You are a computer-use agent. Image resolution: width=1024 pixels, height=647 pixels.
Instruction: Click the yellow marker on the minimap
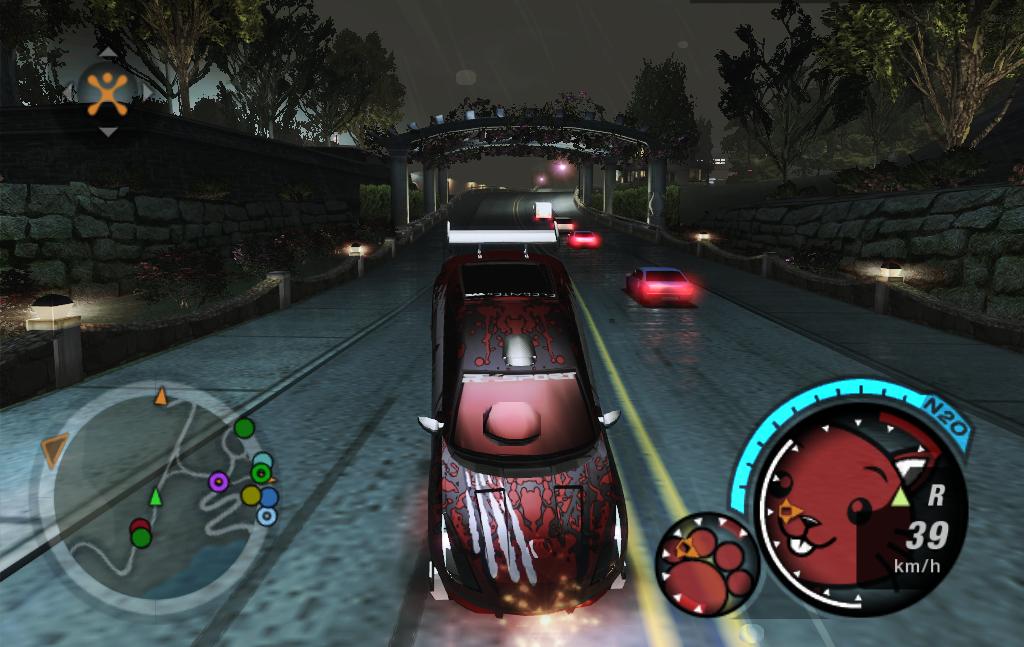pyautogui.click(x=251, y=495)
